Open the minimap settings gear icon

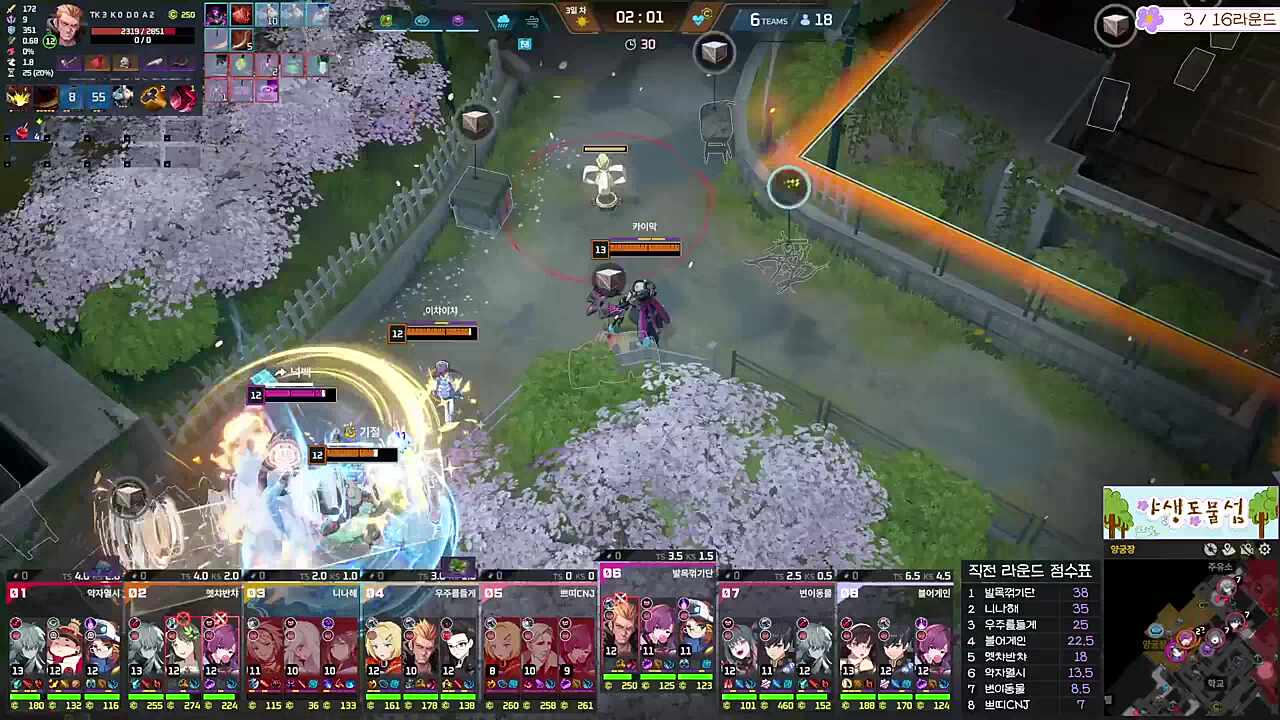(1264, 549)
